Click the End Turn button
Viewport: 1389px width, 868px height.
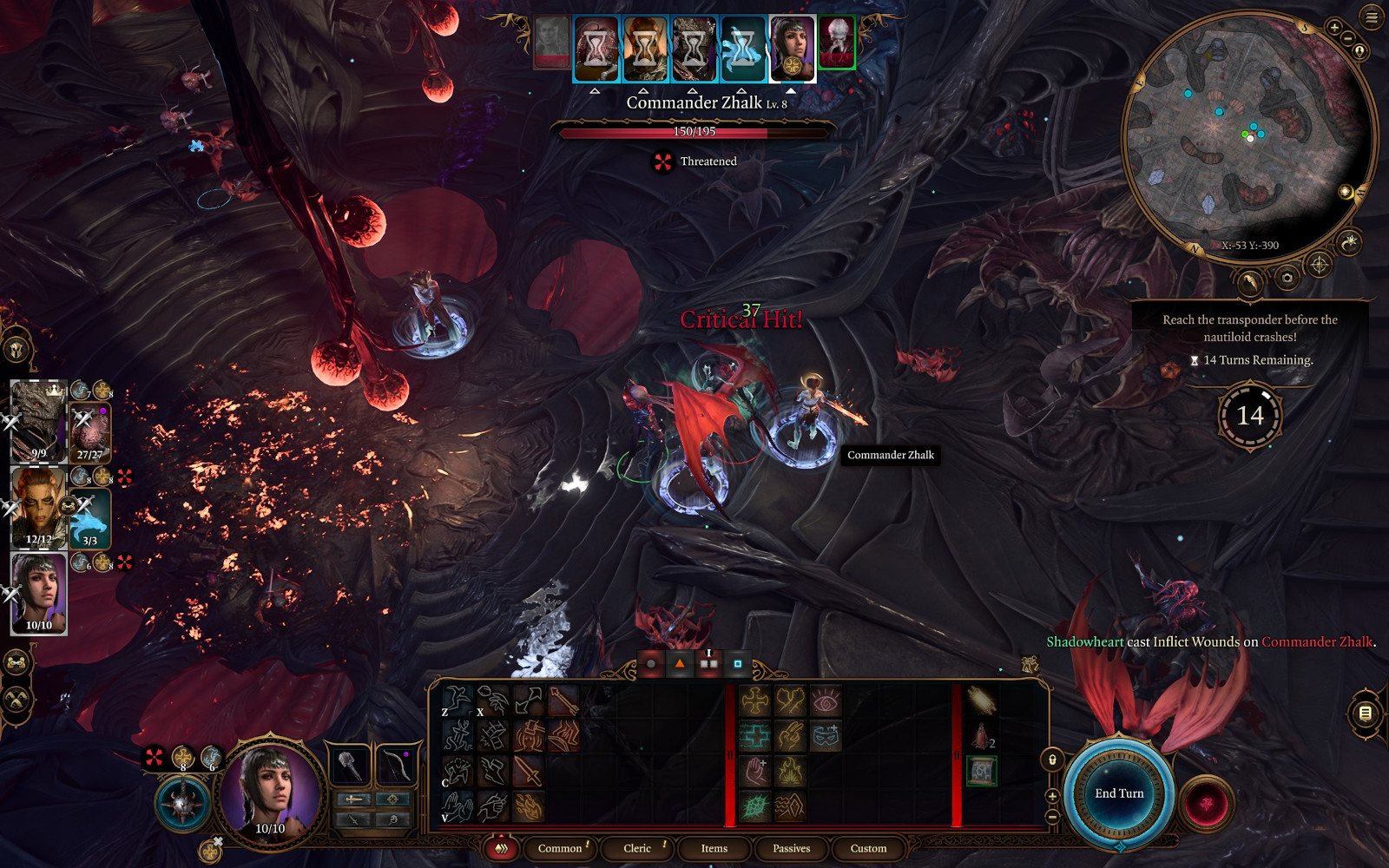click(x=1119, y=793)
